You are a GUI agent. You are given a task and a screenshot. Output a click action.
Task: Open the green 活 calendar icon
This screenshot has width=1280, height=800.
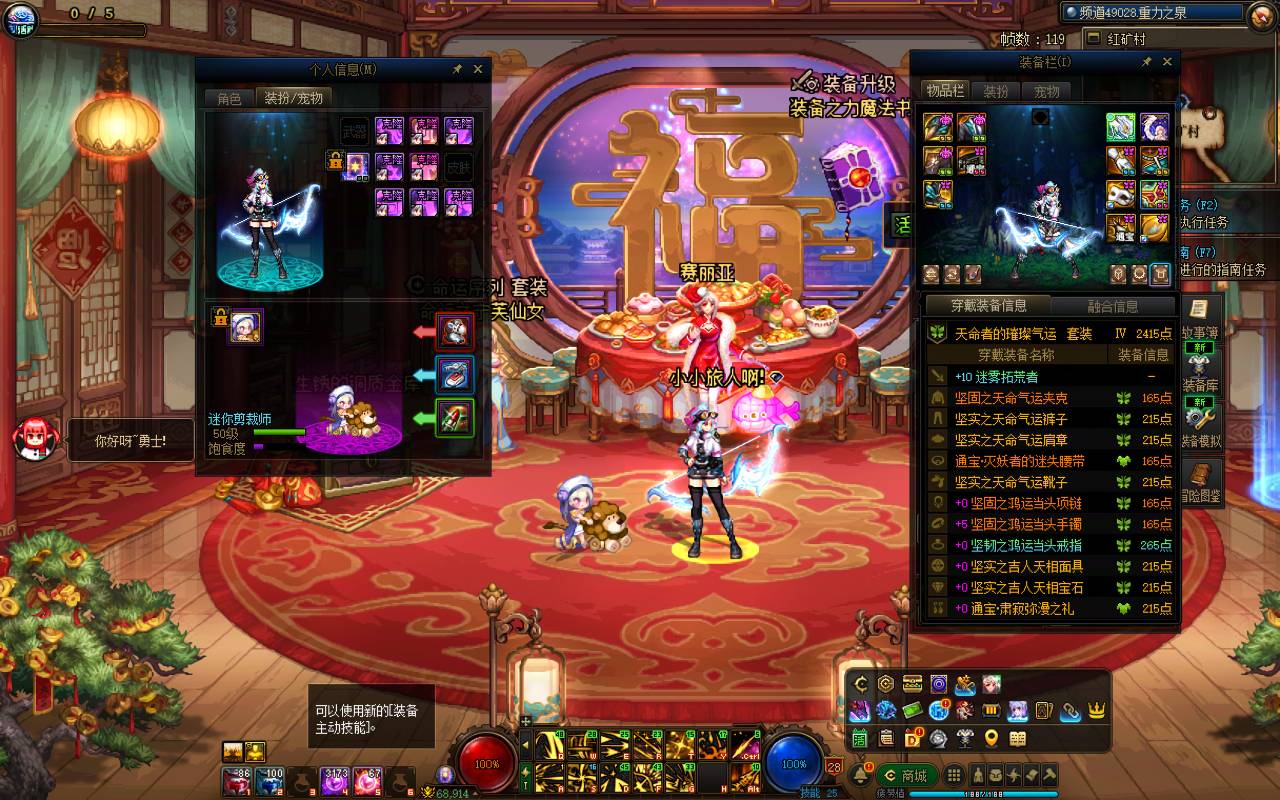860,739
